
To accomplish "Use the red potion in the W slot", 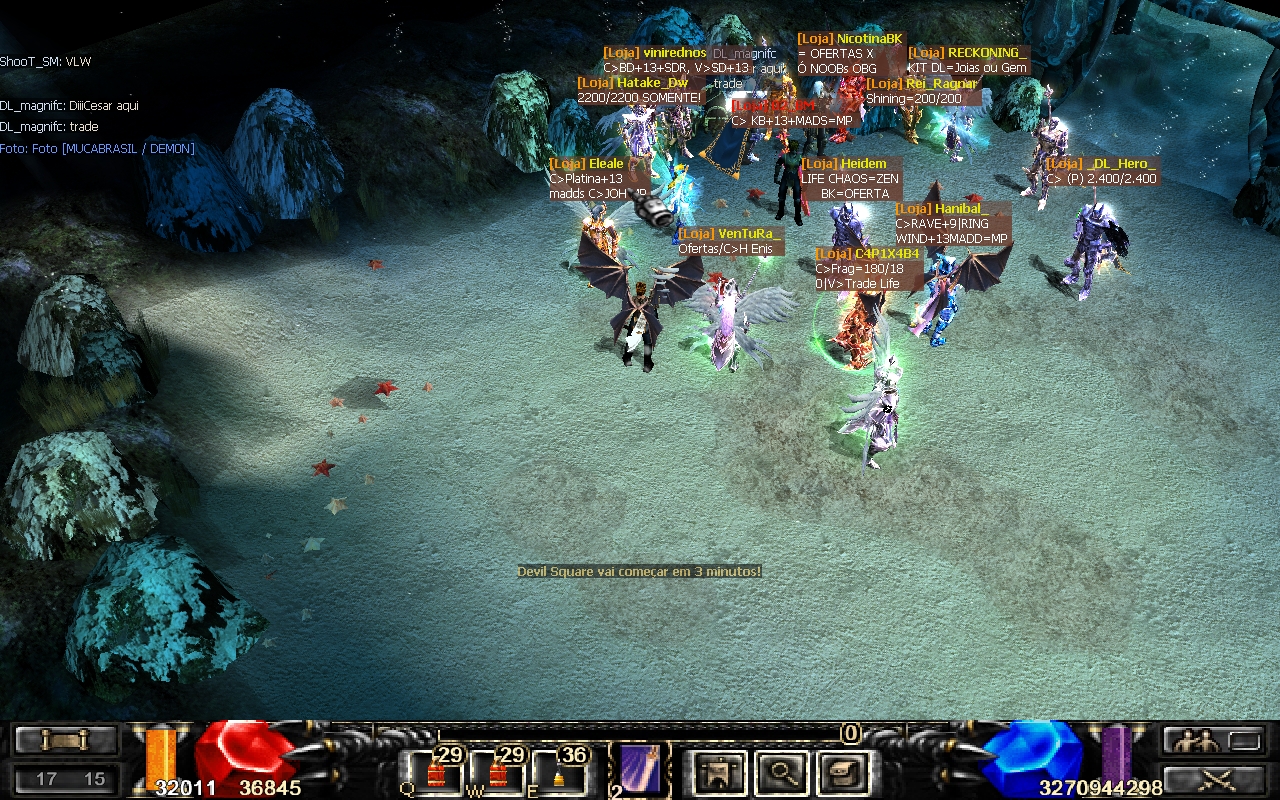I will pyautogui.click(x=498, y=772).
